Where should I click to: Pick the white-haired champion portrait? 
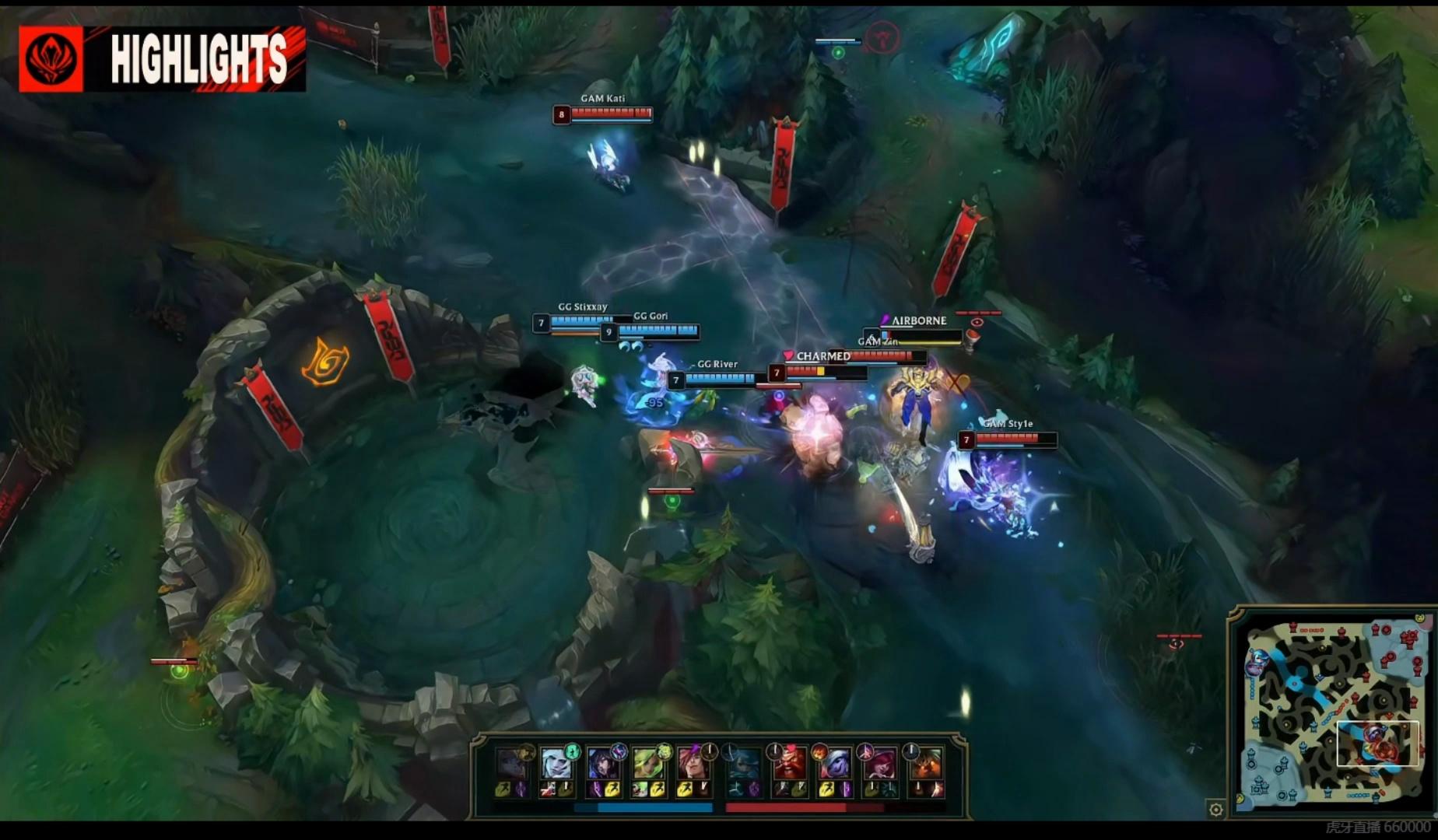[556, 765]
